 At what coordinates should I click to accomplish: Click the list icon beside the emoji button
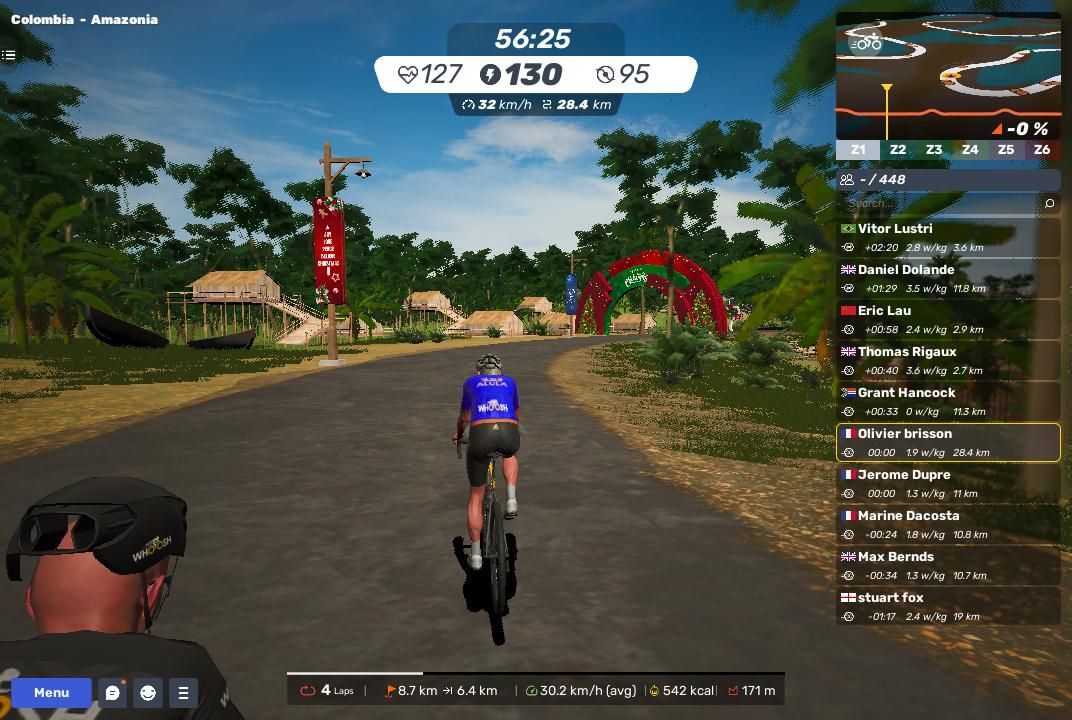pyautogui.click(x=183, y=692)
